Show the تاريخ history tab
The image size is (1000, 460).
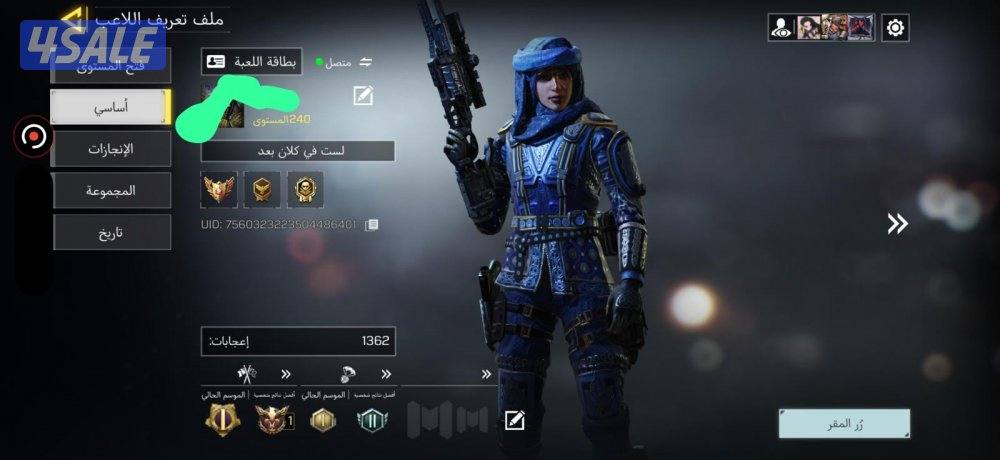pos(111,232)
